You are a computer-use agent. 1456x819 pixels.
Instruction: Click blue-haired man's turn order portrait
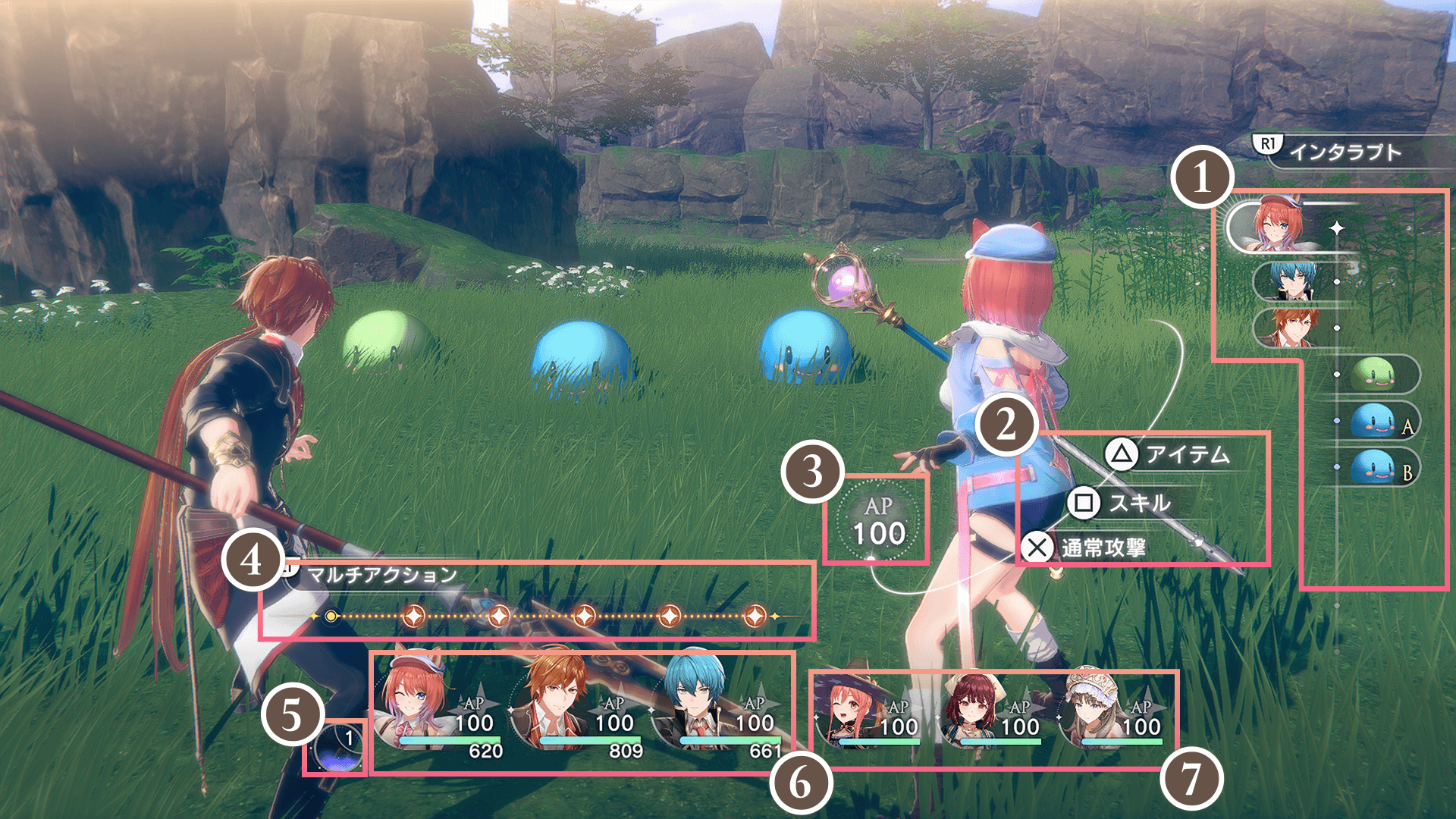point(1288,281)
